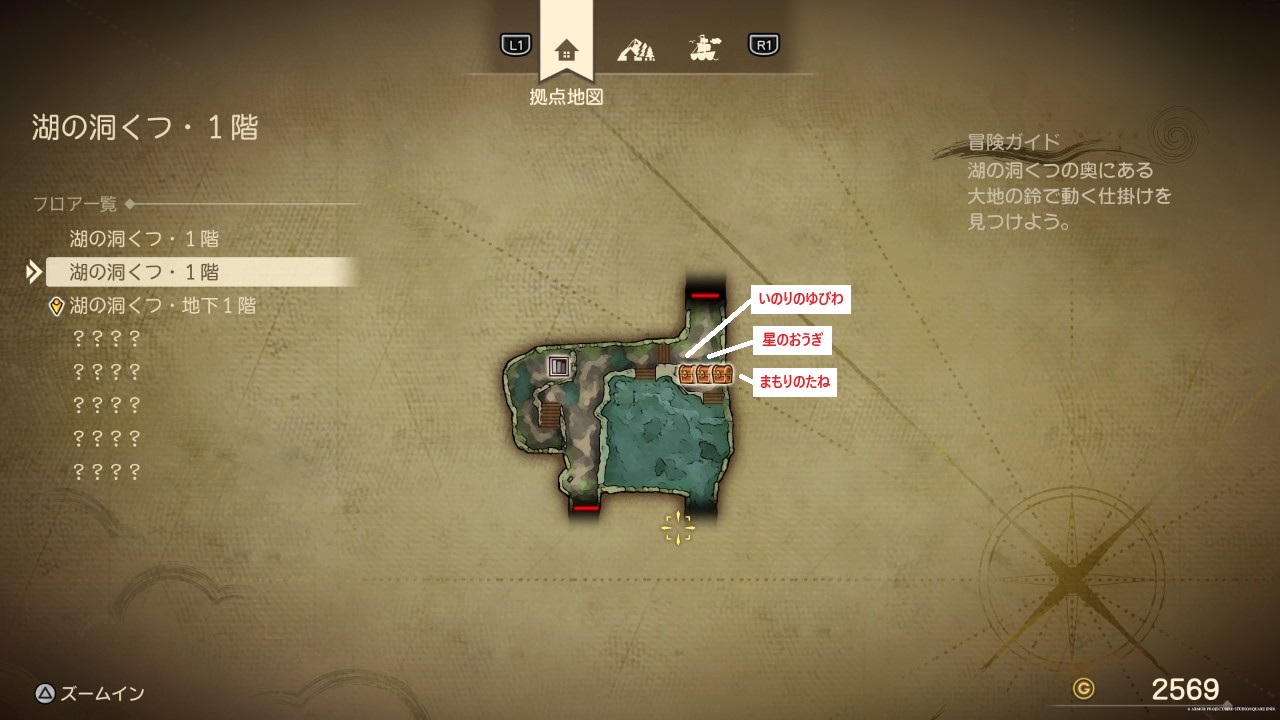Select the yellow crosshair map cursor

coord(677,527)
